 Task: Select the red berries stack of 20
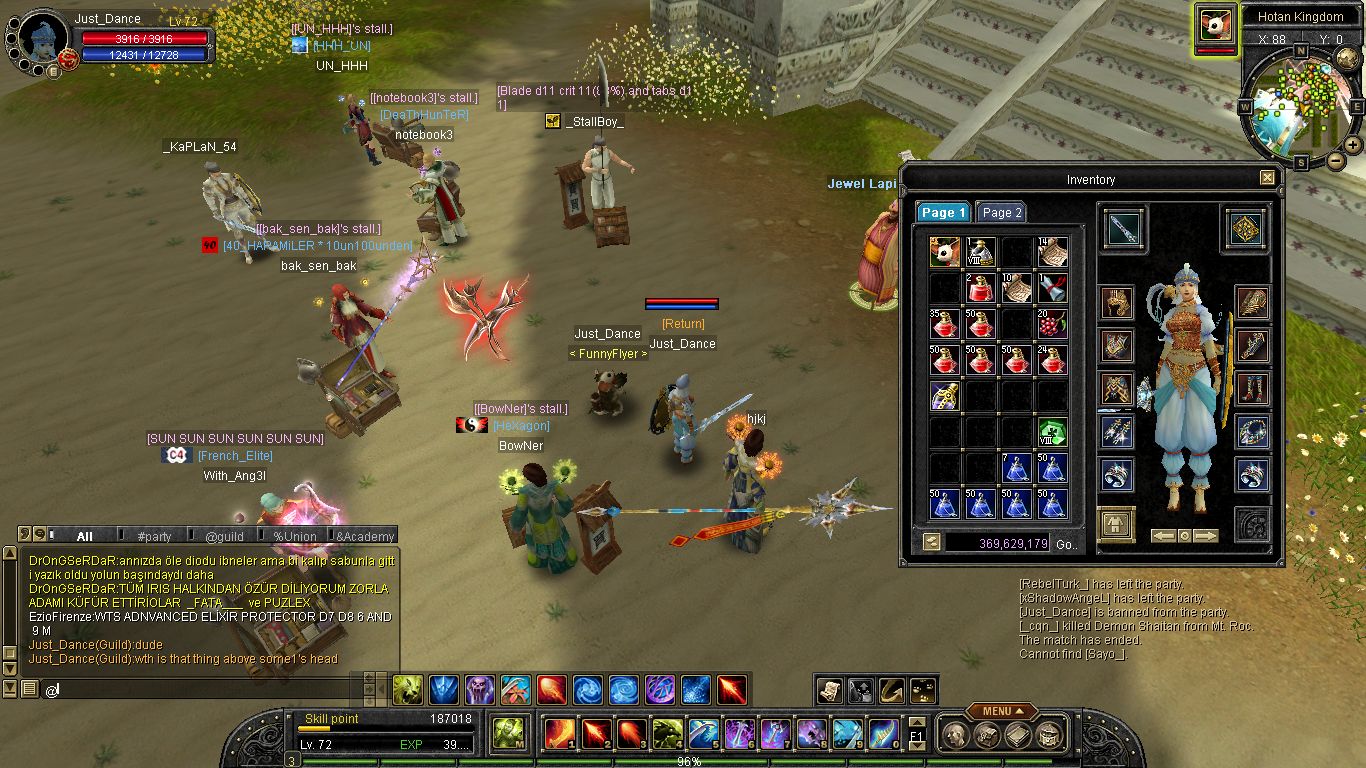(x=1052, y=324)
